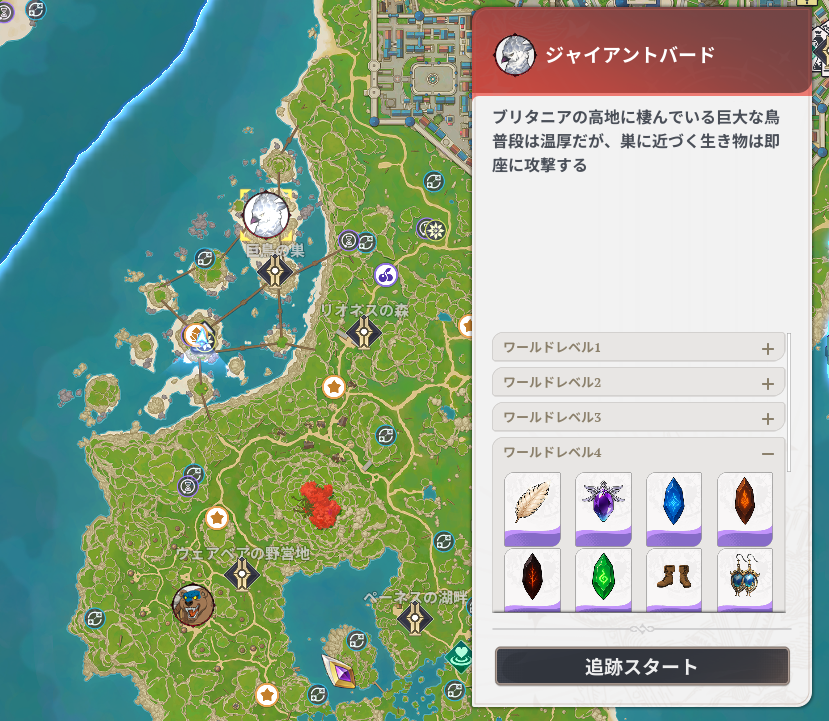This screenshot has height=721, width=829.
Task: Select the green crystal drop item
Action: pos(604,579)
